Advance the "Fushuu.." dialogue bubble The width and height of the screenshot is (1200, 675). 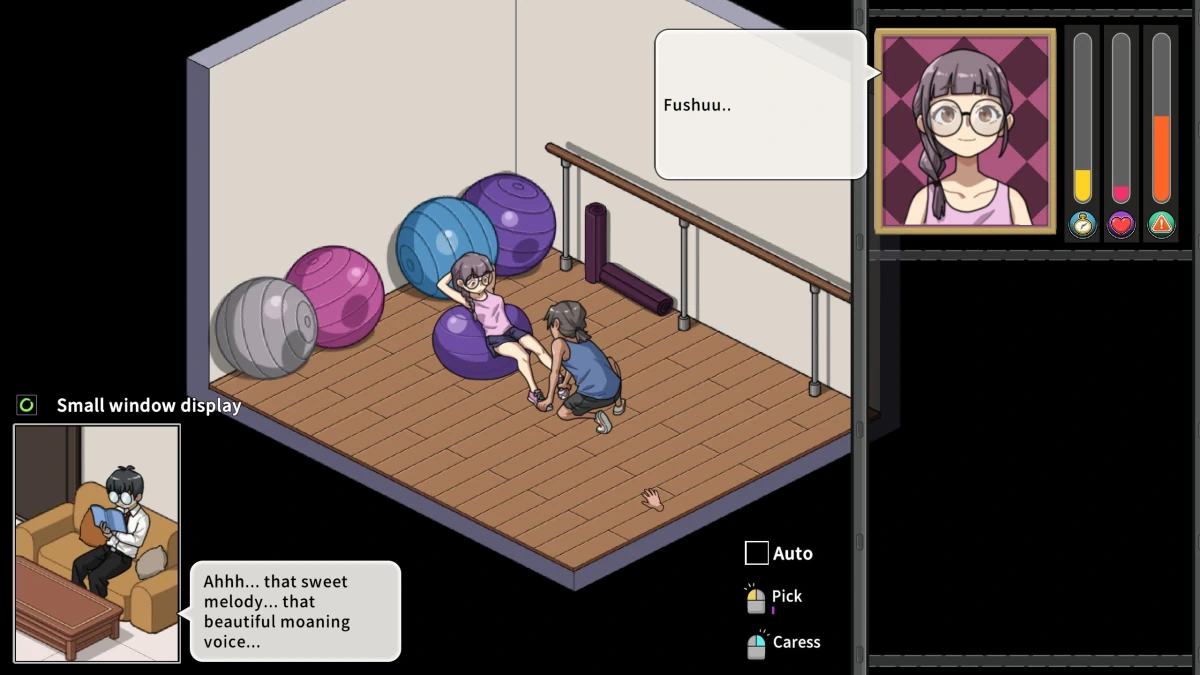[x=760, y=105]
